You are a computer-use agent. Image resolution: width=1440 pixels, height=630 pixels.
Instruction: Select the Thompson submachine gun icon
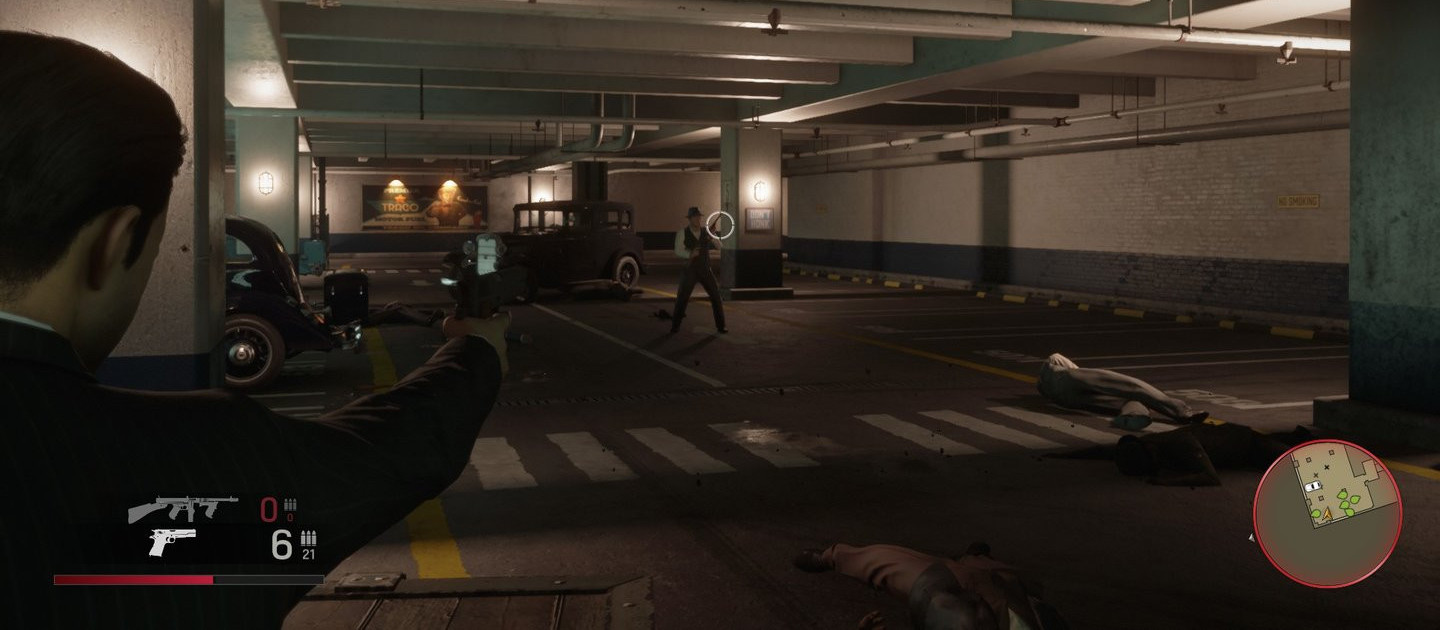click(182, 510)
